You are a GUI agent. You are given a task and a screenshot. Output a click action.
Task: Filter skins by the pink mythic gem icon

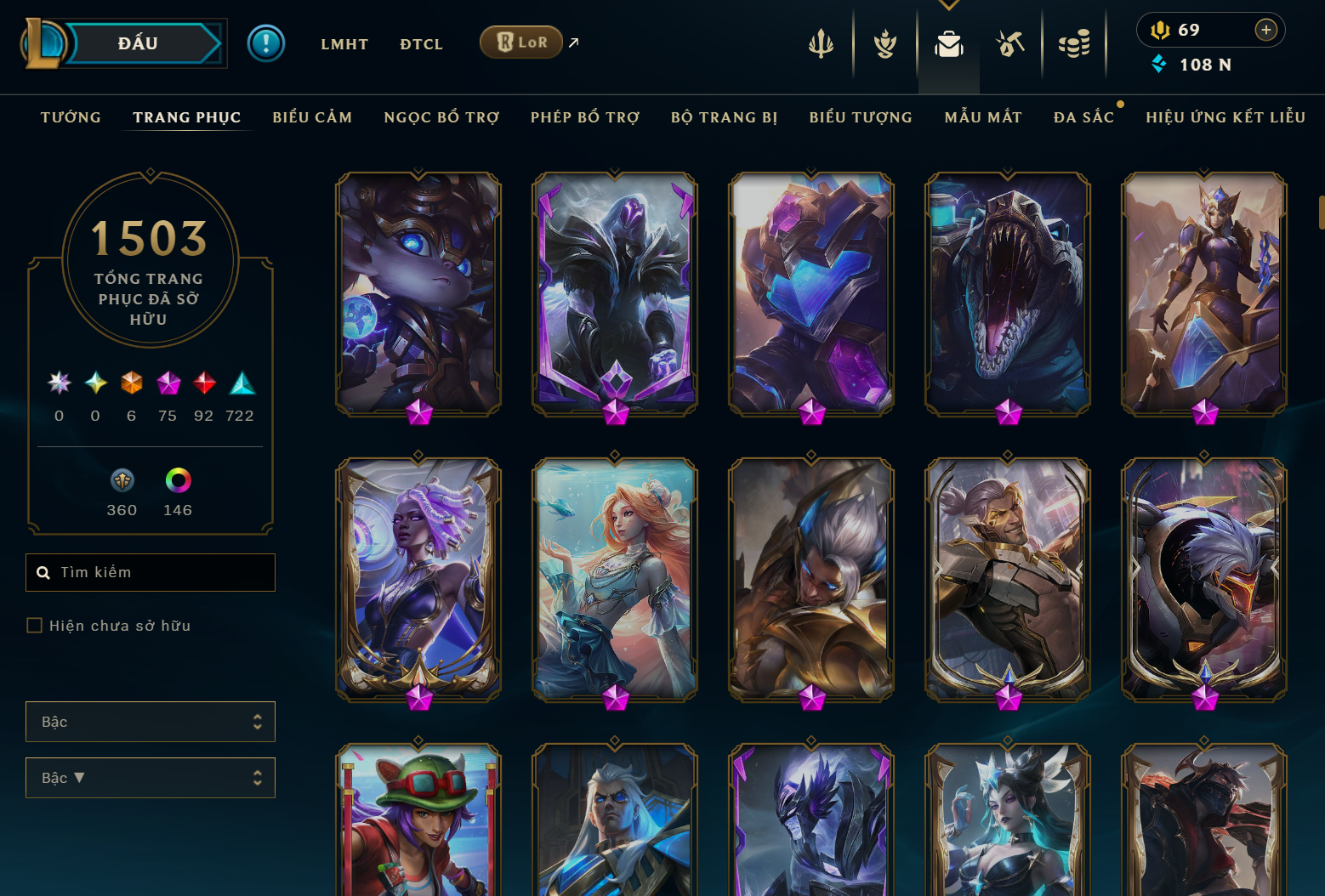(168, 383)
